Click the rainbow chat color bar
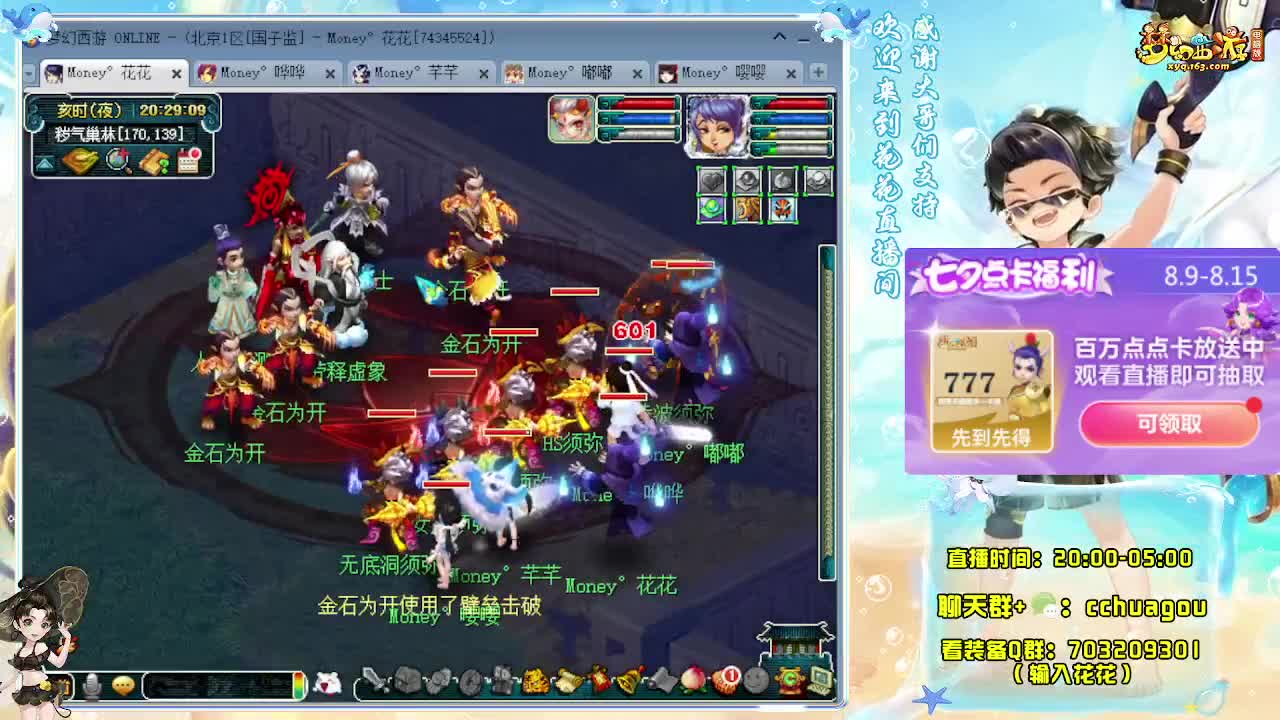The image size is (1280, 720). pyautogui.click(x=298, y=682)
